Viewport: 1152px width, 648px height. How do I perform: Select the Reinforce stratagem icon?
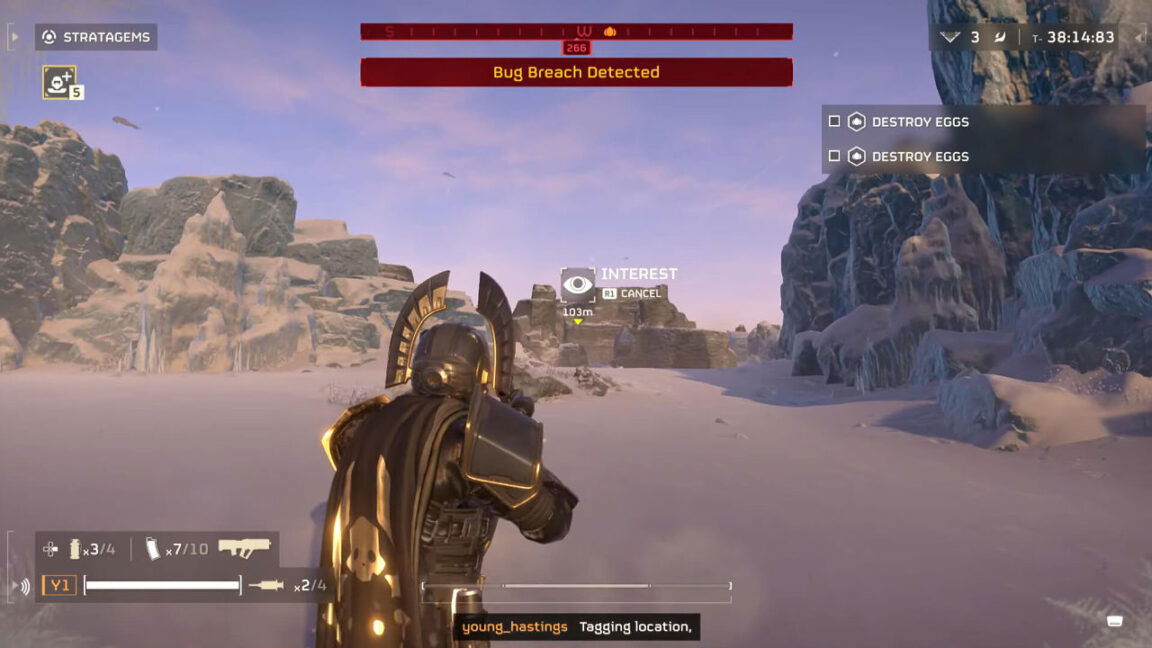coord(59,82)
